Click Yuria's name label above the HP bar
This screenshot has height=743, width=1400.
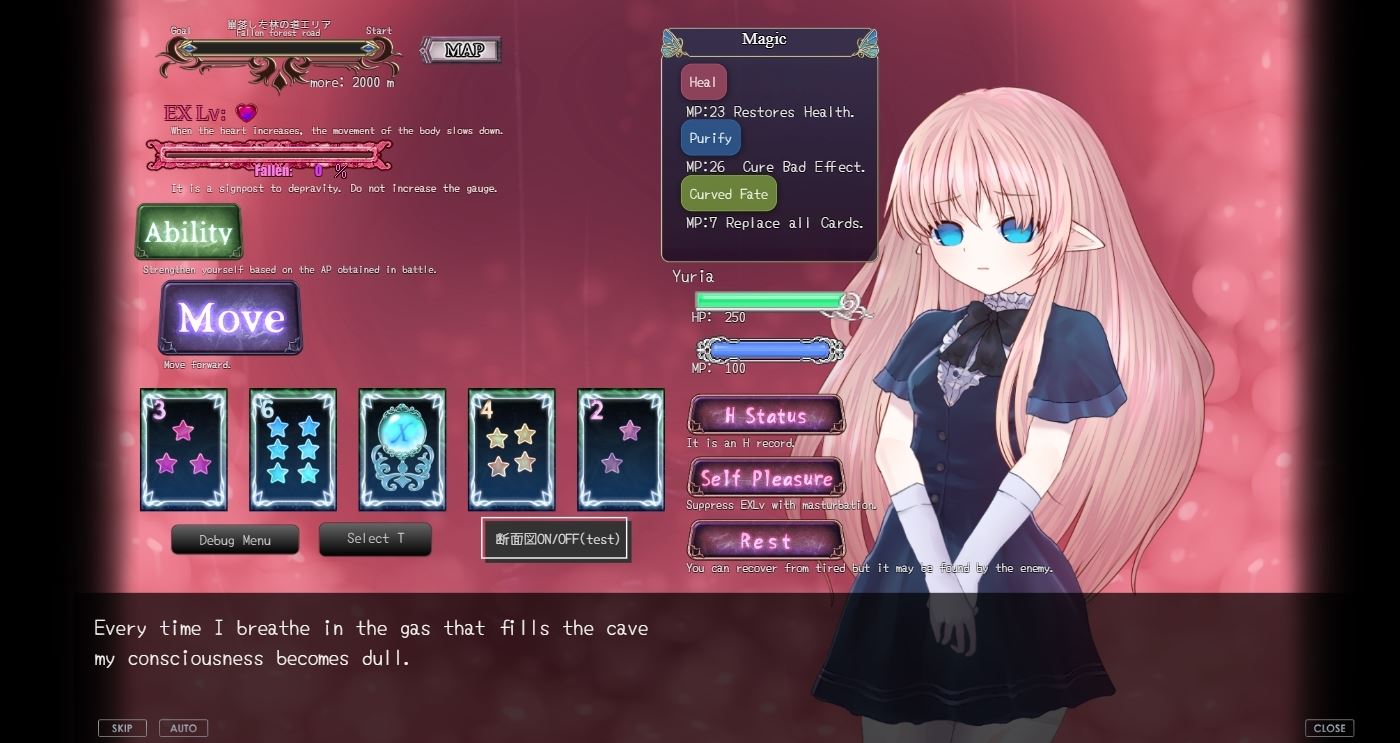tap(695, 276)
